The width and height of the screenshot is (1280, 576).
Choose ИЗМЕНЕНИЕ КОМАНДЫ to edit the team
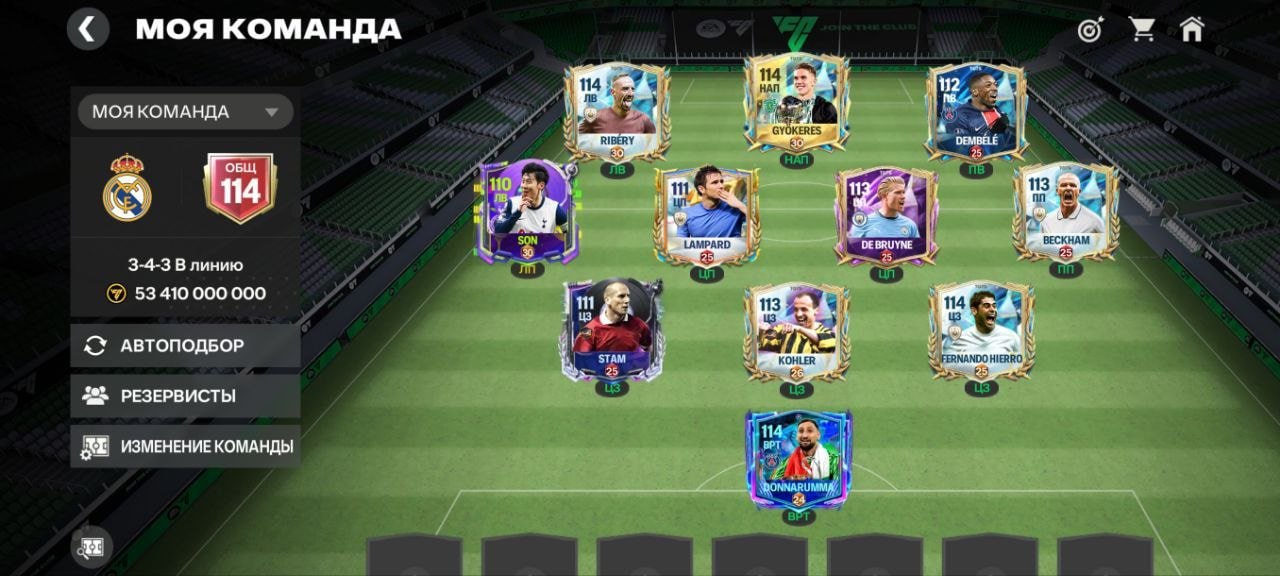coord(185,446)
